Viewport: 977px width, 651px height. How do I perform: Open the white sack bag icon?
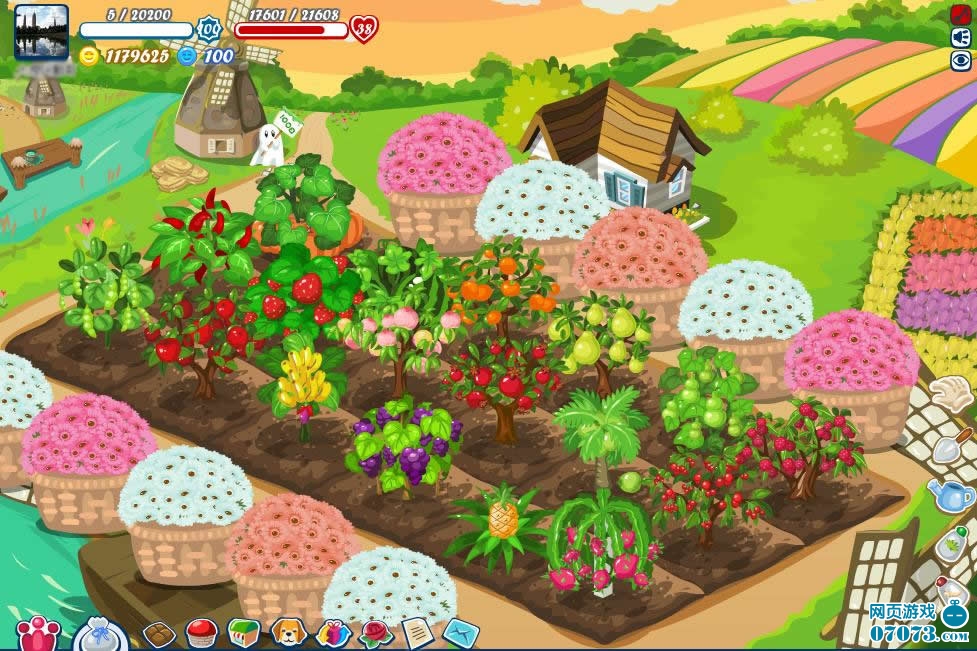(100, 635)
